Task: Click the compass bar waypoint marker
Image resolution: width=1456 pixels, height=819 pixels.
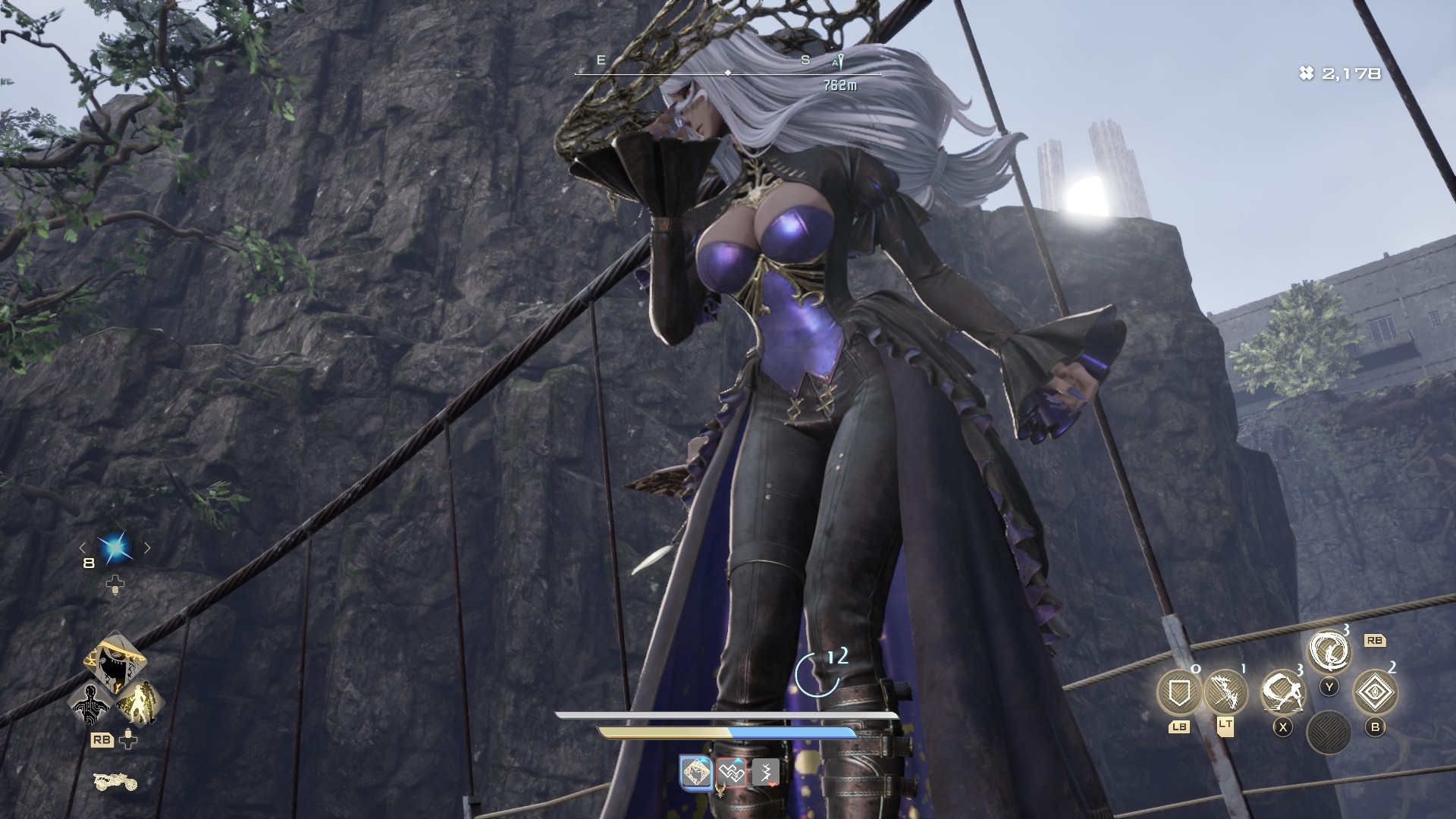Action: coord(839,63)
